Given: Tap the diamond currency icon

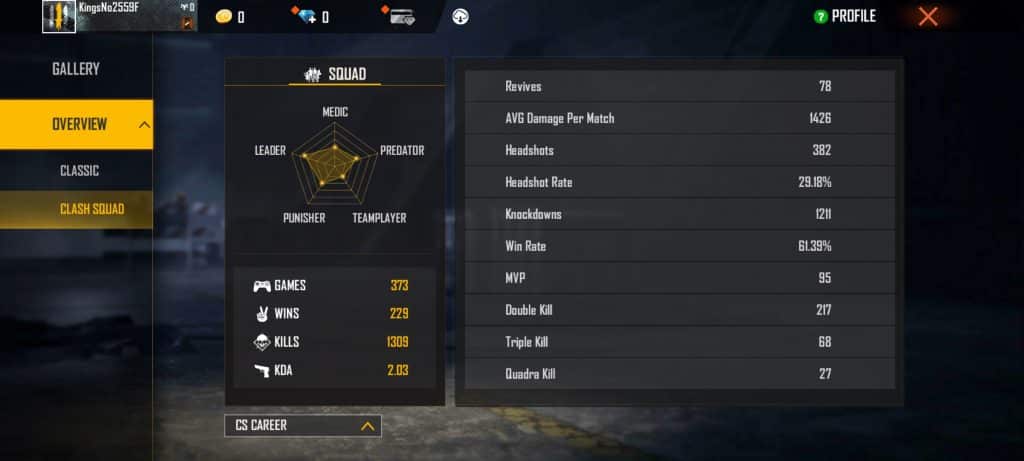Looking at the screenshot, I should tap(305, 16).
